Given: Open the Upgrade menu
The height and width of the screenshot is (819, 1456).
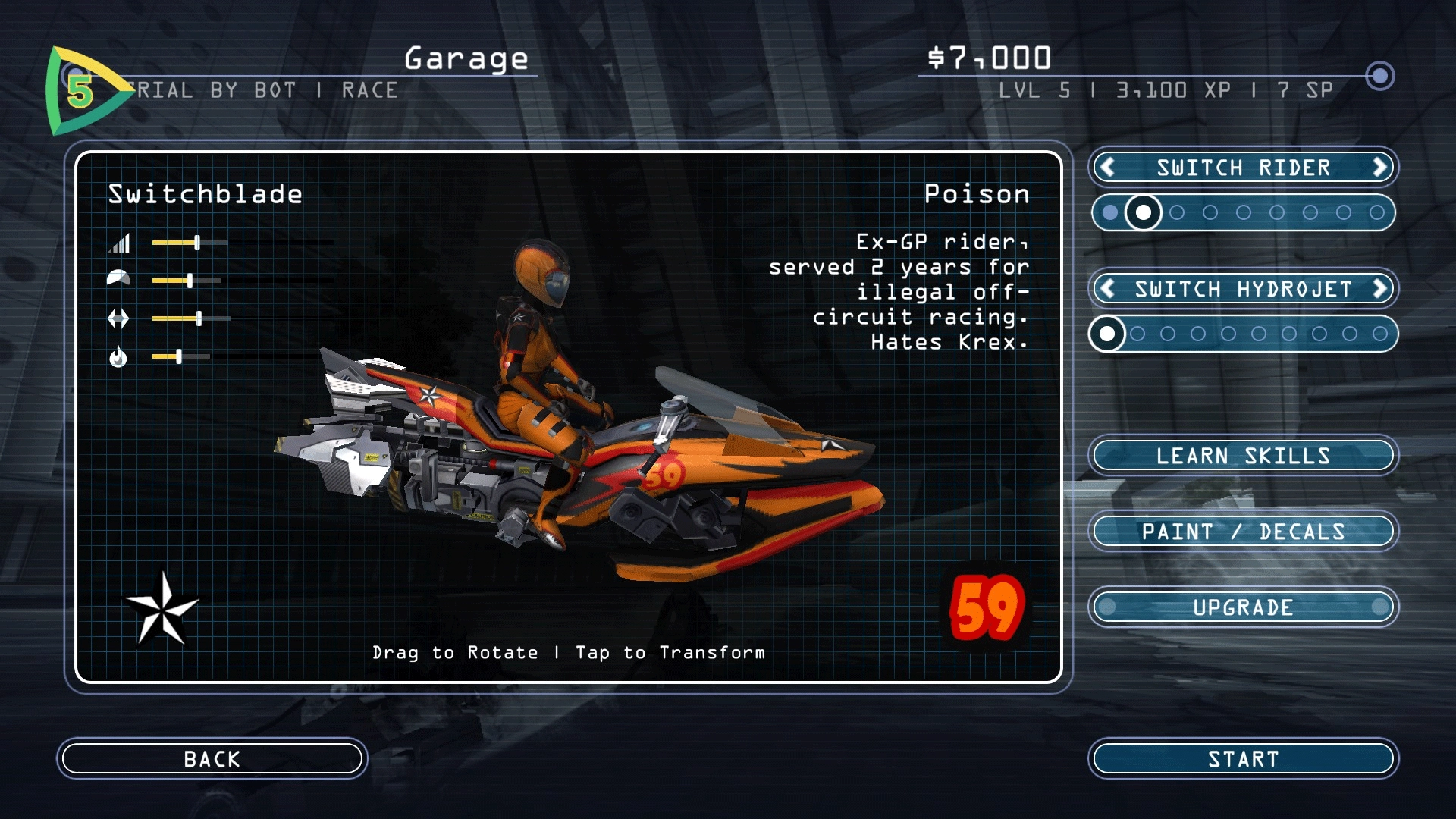Looking at the screenshot, I should [x=1243, y=607].
